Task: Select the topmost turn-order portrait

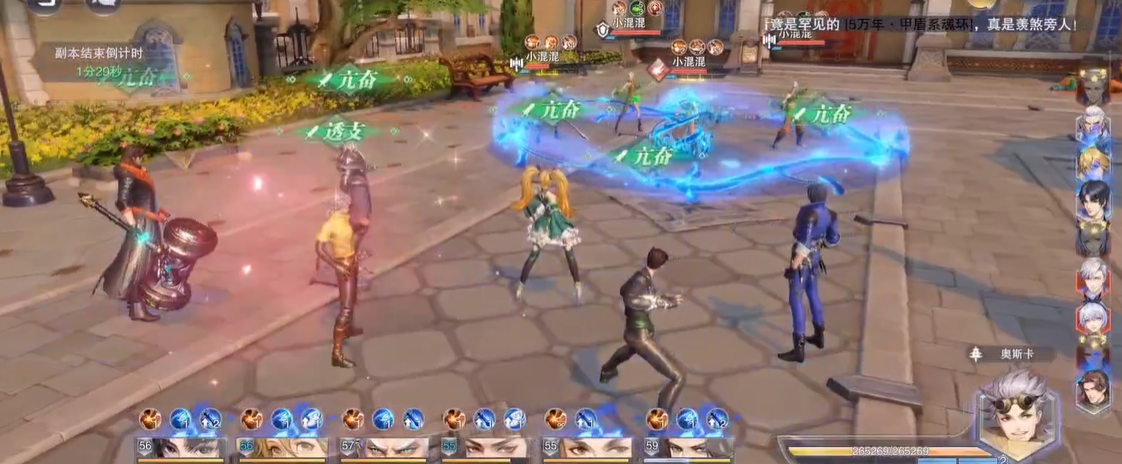Action: click(1093, 87)
